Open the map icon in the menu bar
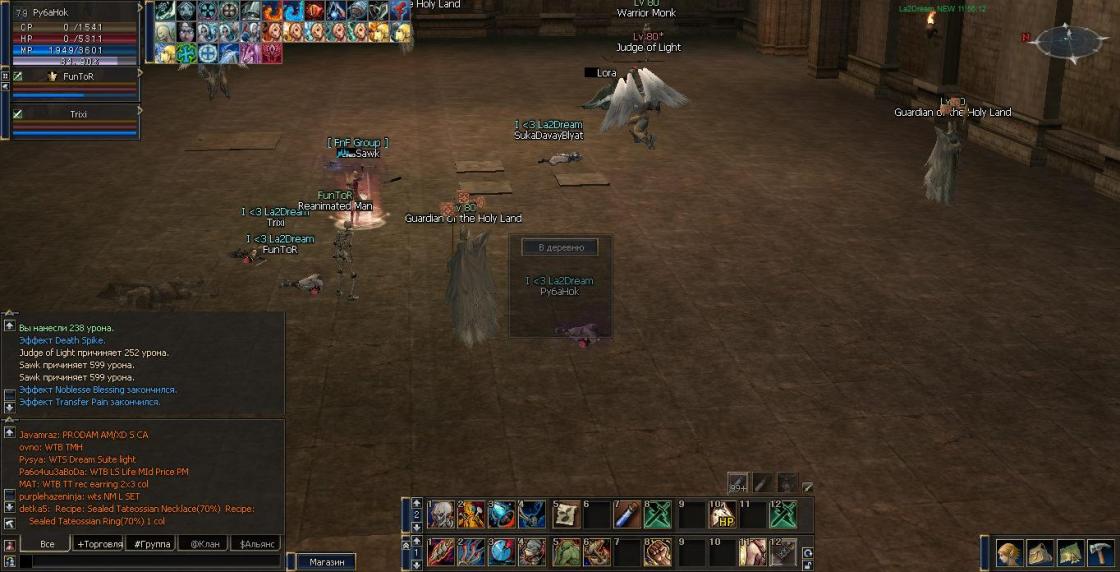Image resolution: width=1120 pixels, height=572 pixels. pyautogui.click(x=1071, y=553)
